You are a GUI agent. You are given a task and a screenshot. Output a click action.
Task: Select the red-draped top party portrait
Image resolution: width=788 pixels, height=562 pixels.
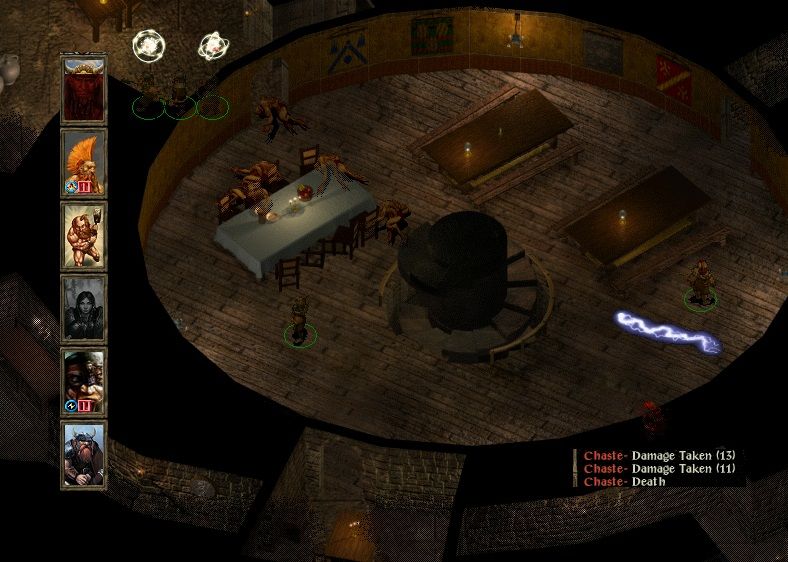click(84, 88)
